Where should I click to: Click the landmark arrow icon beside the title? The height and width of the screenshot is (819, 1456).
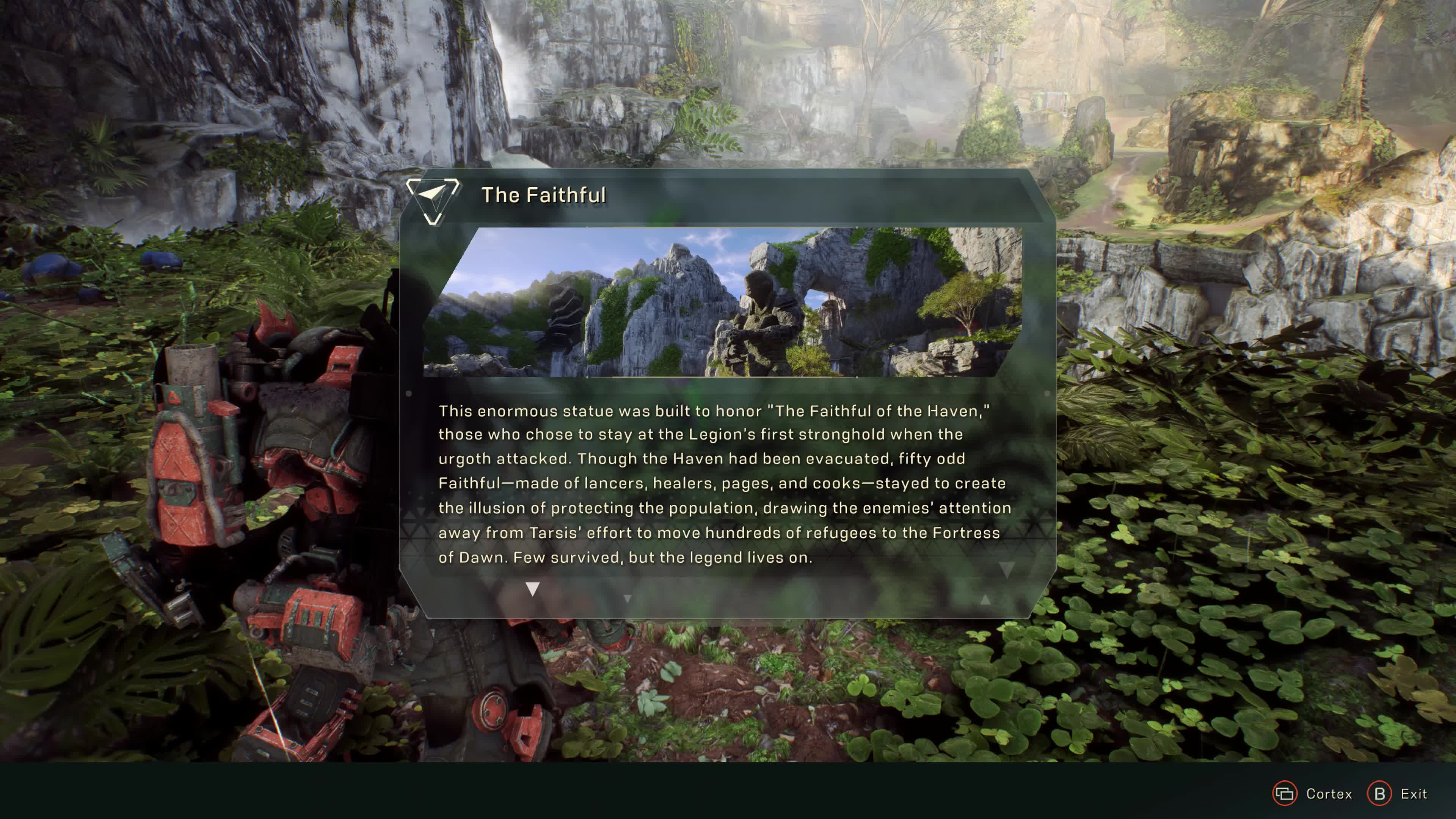tap(433, 199)
